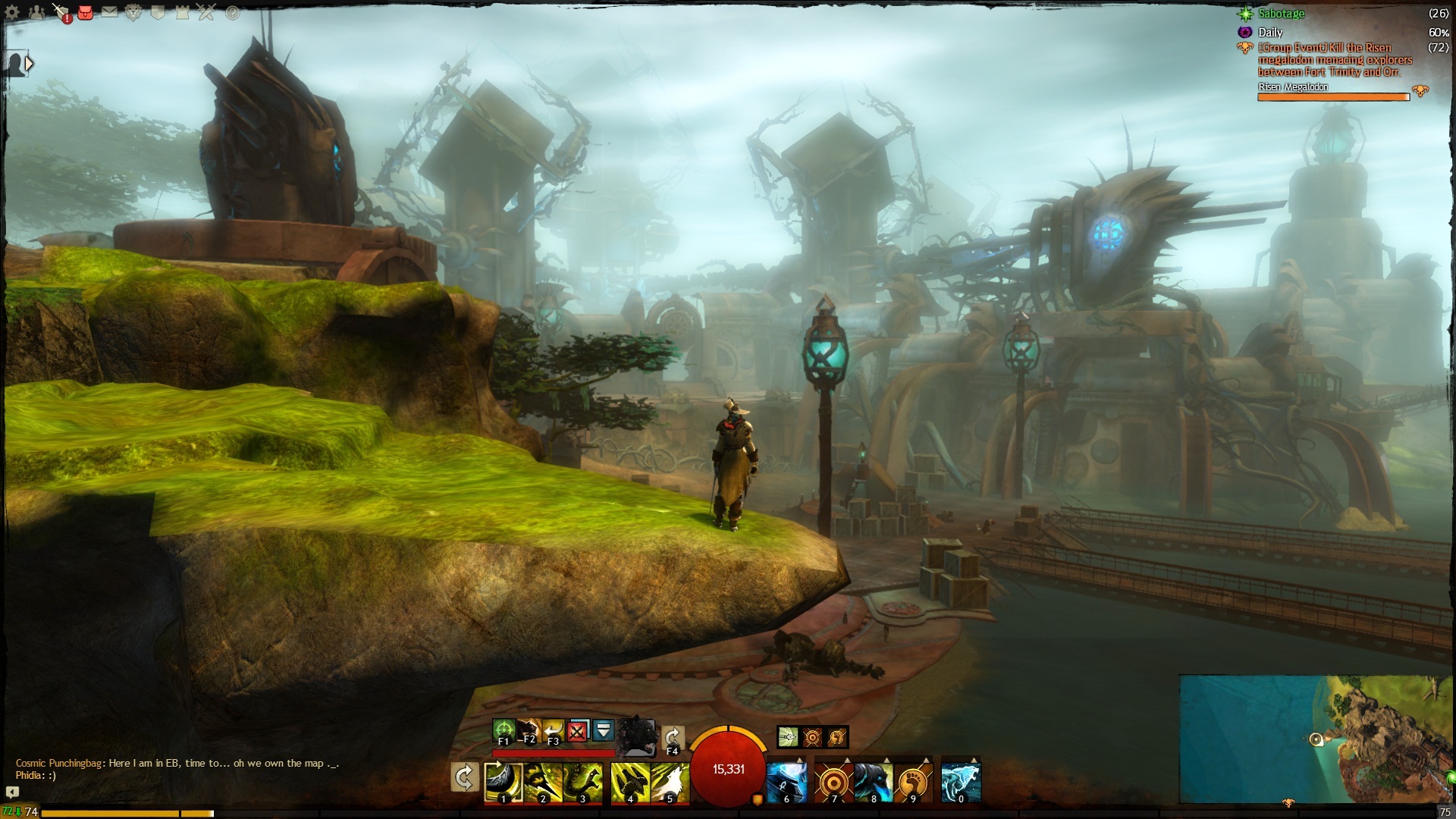Activate the blue healing skill in slot 6

coord(786,783)
